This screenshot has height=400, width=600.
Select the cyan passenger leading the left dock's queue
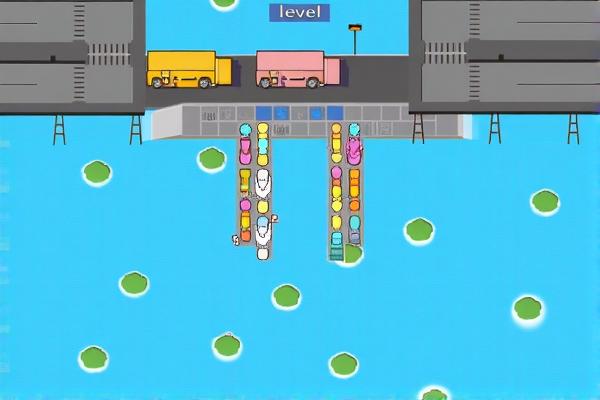tap(246, 130)
